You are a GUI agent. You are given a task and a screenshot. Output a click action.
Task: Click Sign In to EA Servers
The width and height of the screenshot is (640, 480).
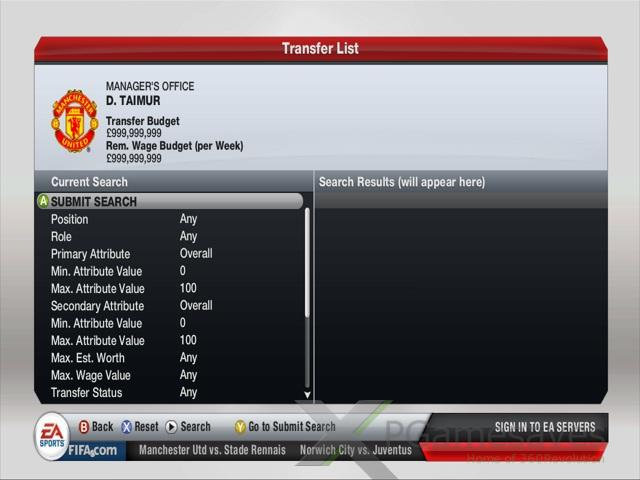click(x=545, y=427)
